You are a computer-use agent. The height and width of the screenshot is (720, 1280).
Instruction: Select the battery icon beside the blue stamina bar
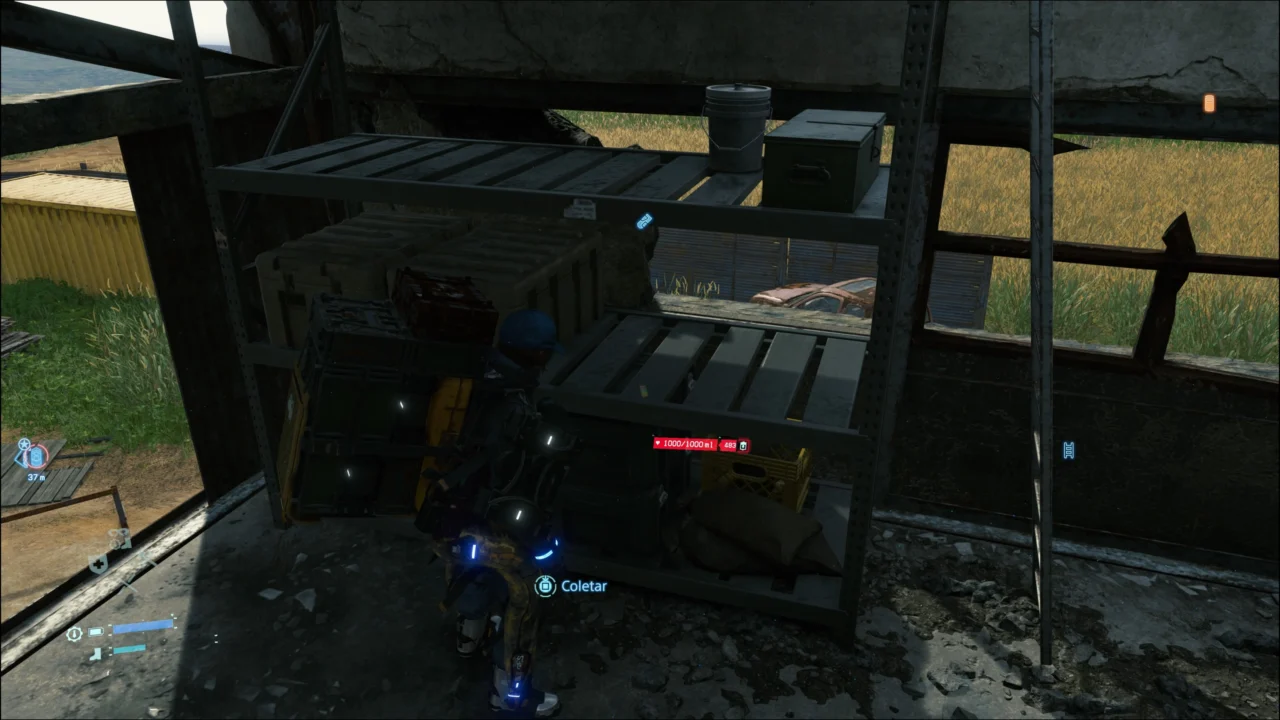(96, 632)
